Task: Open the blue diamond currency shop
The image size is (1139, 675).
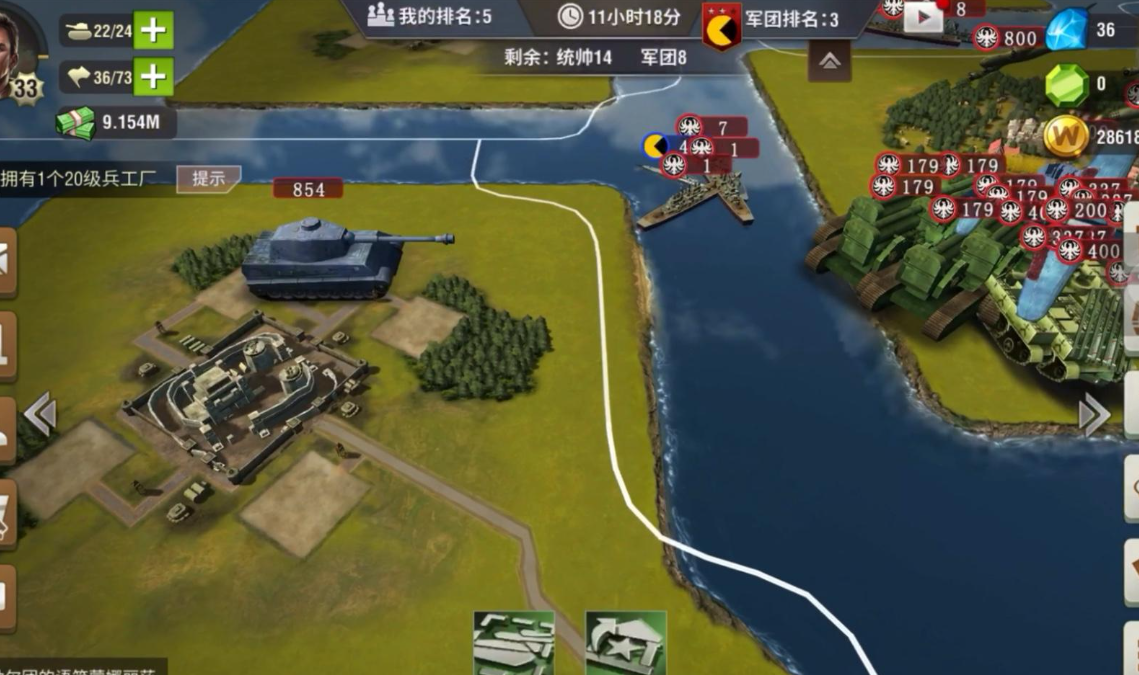Action: tap(1067, 31)
